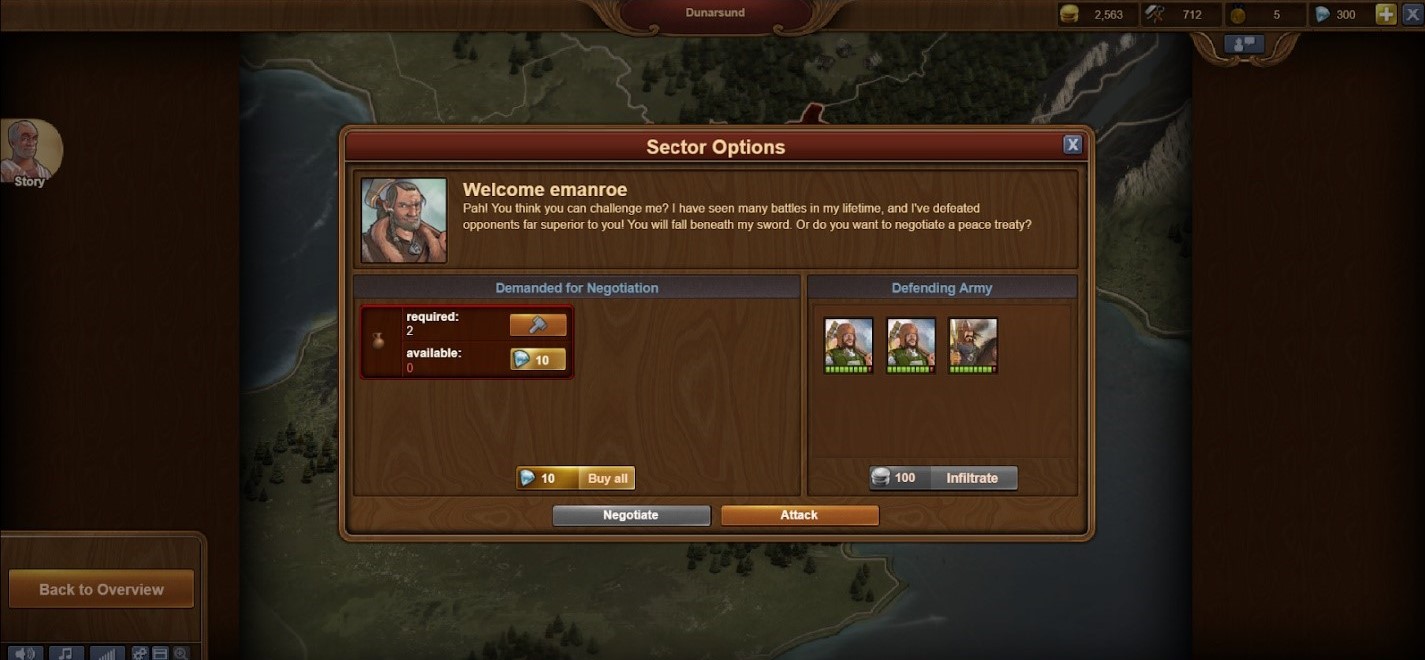Choose Negotiate for a peace treaty
This screenshot has width=1425, height=660.
click(631, 515)
